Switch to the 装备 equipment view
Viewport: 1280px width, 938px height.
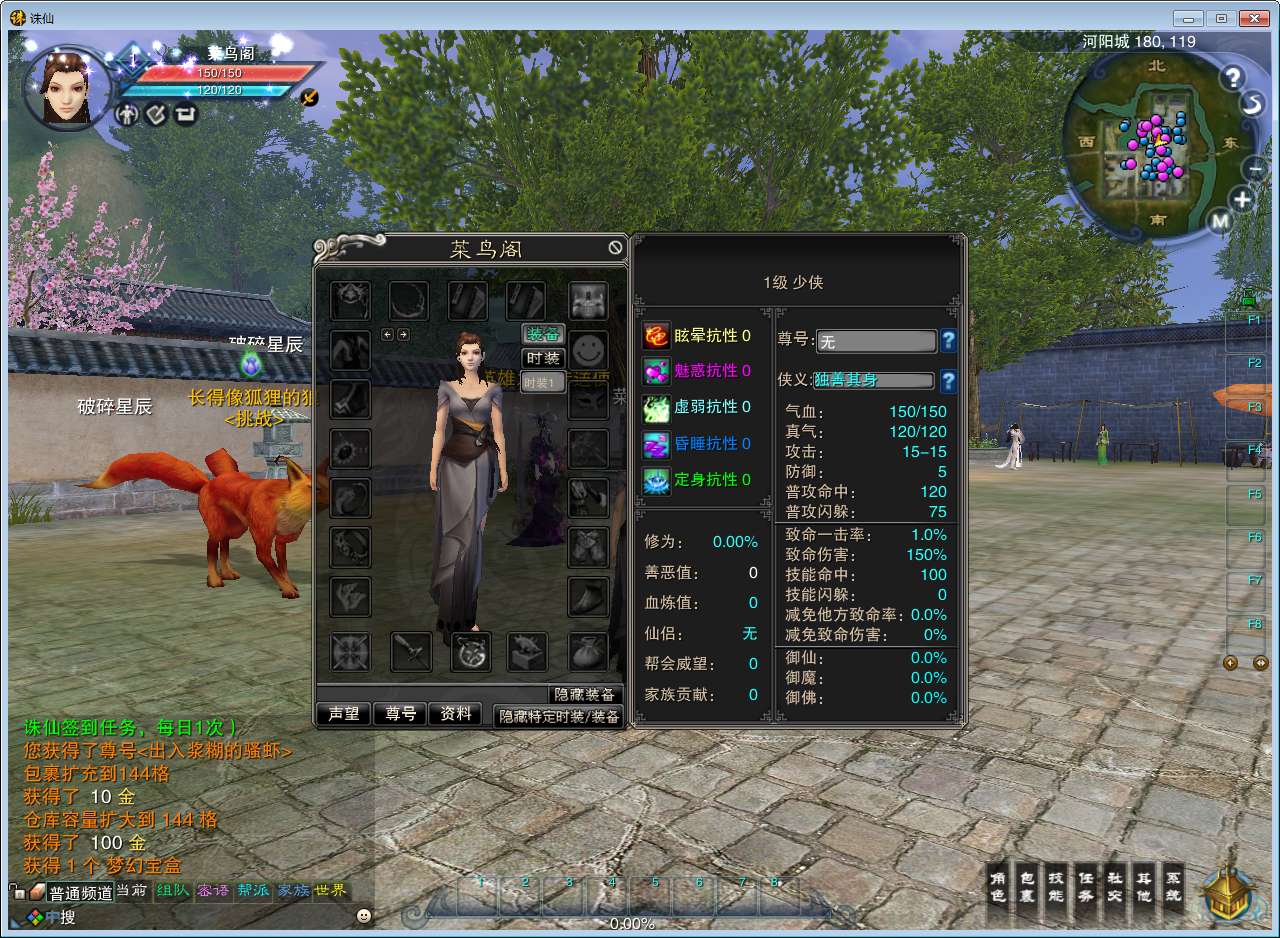point(543,334)
